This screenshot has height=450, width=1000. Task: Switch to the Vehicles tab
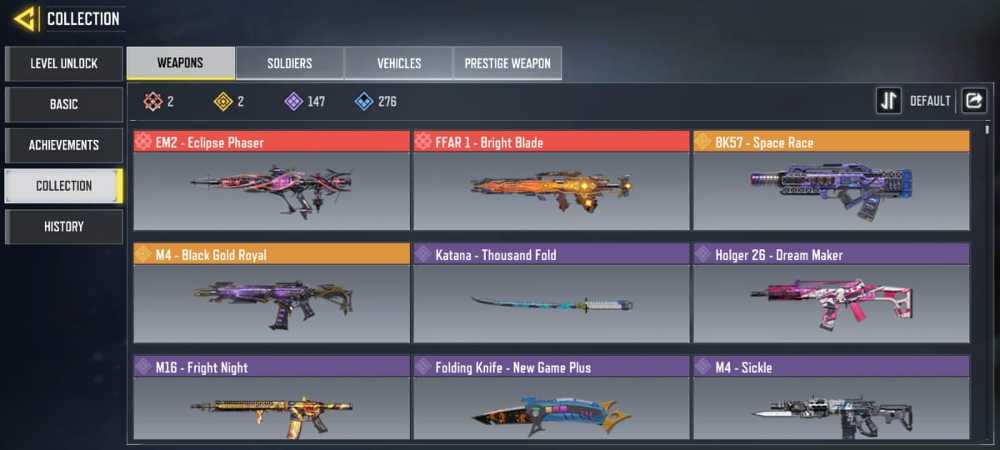point(399,63)
